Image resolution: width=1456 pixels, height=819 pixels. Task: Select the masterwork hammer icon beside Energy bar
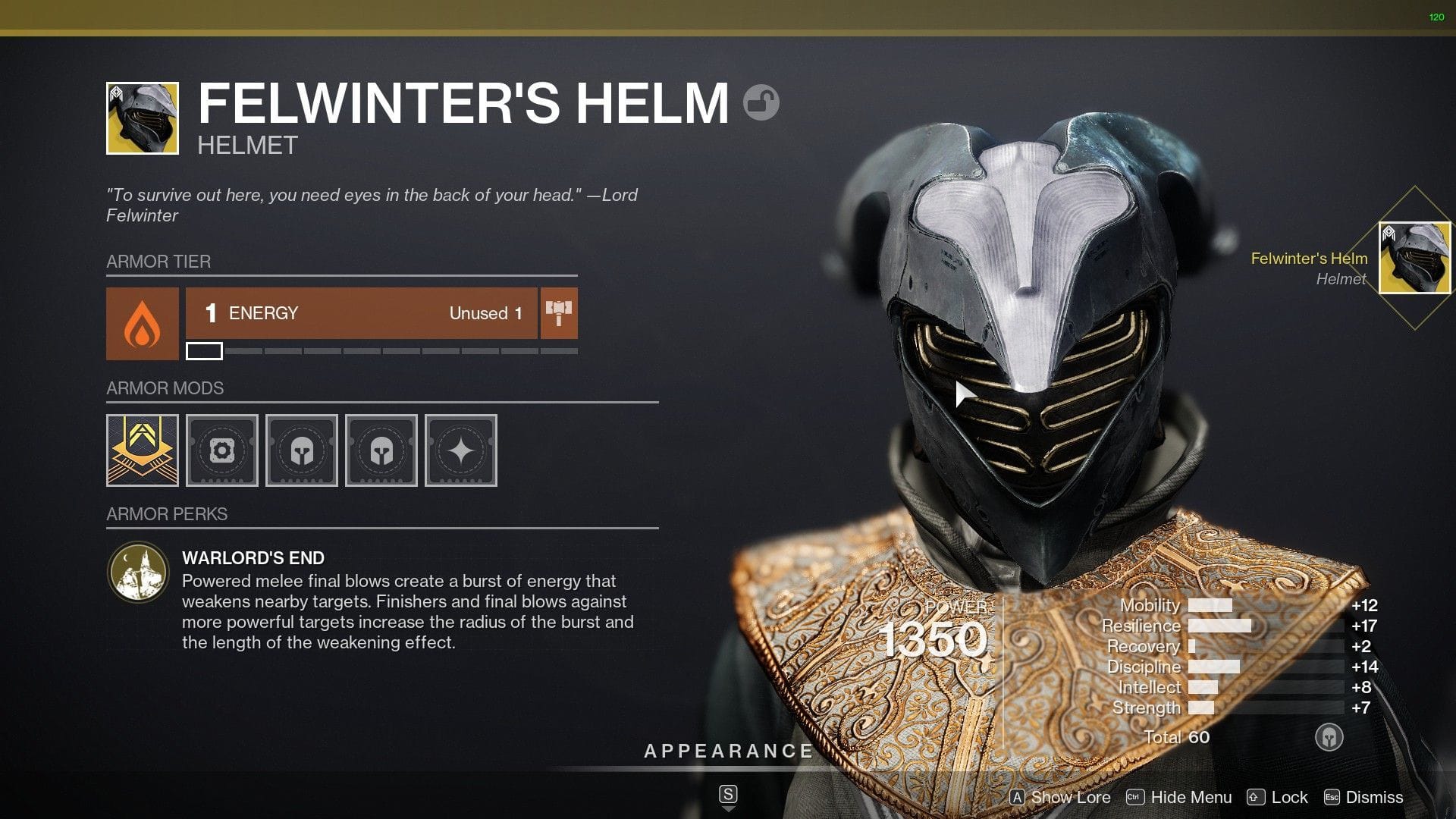pyautogui.click(x=559, y=313)
